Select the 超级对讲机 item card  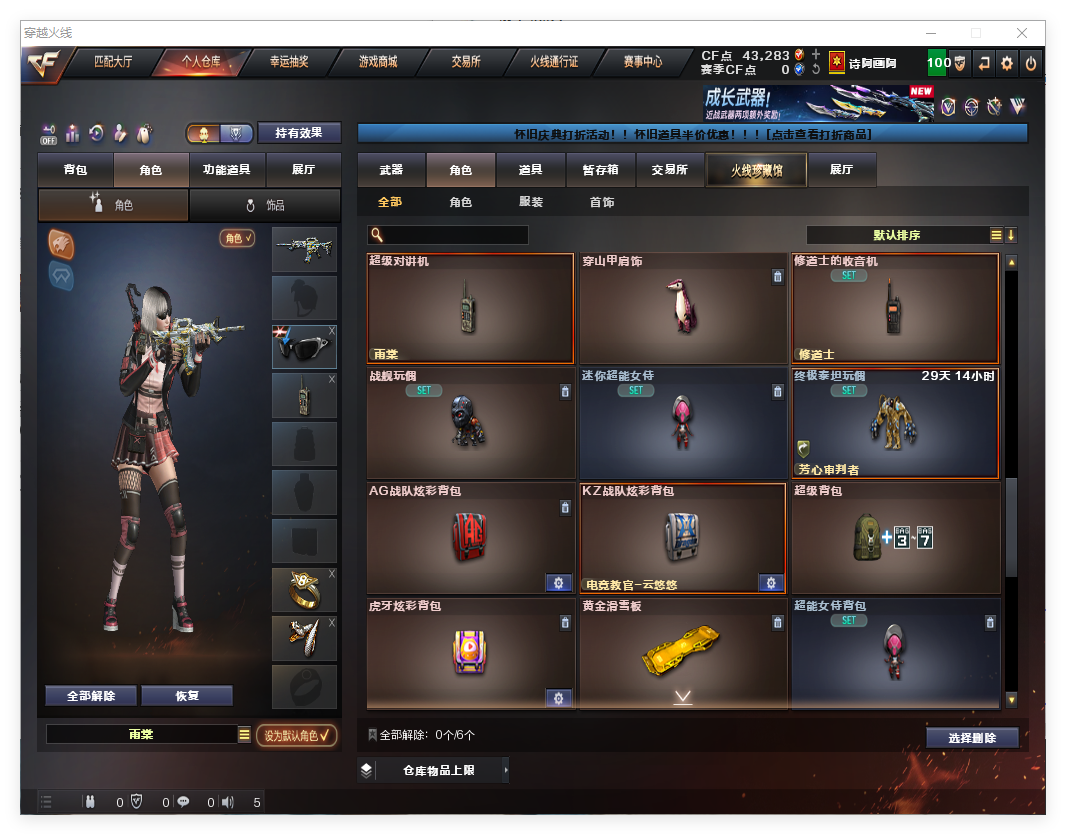(x=470, y=308)
